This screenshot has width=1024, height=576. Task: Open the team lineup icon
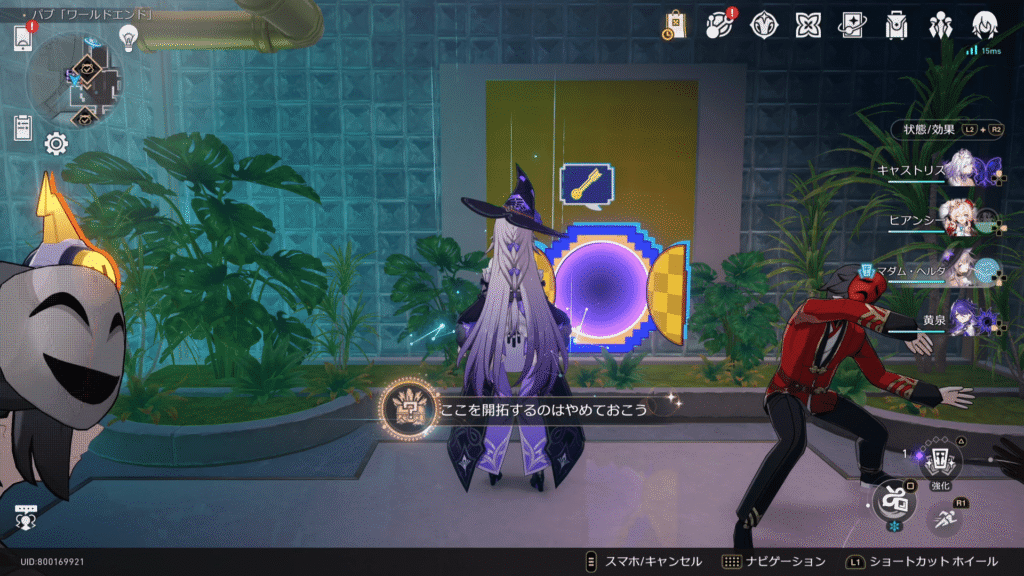tap(941, 24)
